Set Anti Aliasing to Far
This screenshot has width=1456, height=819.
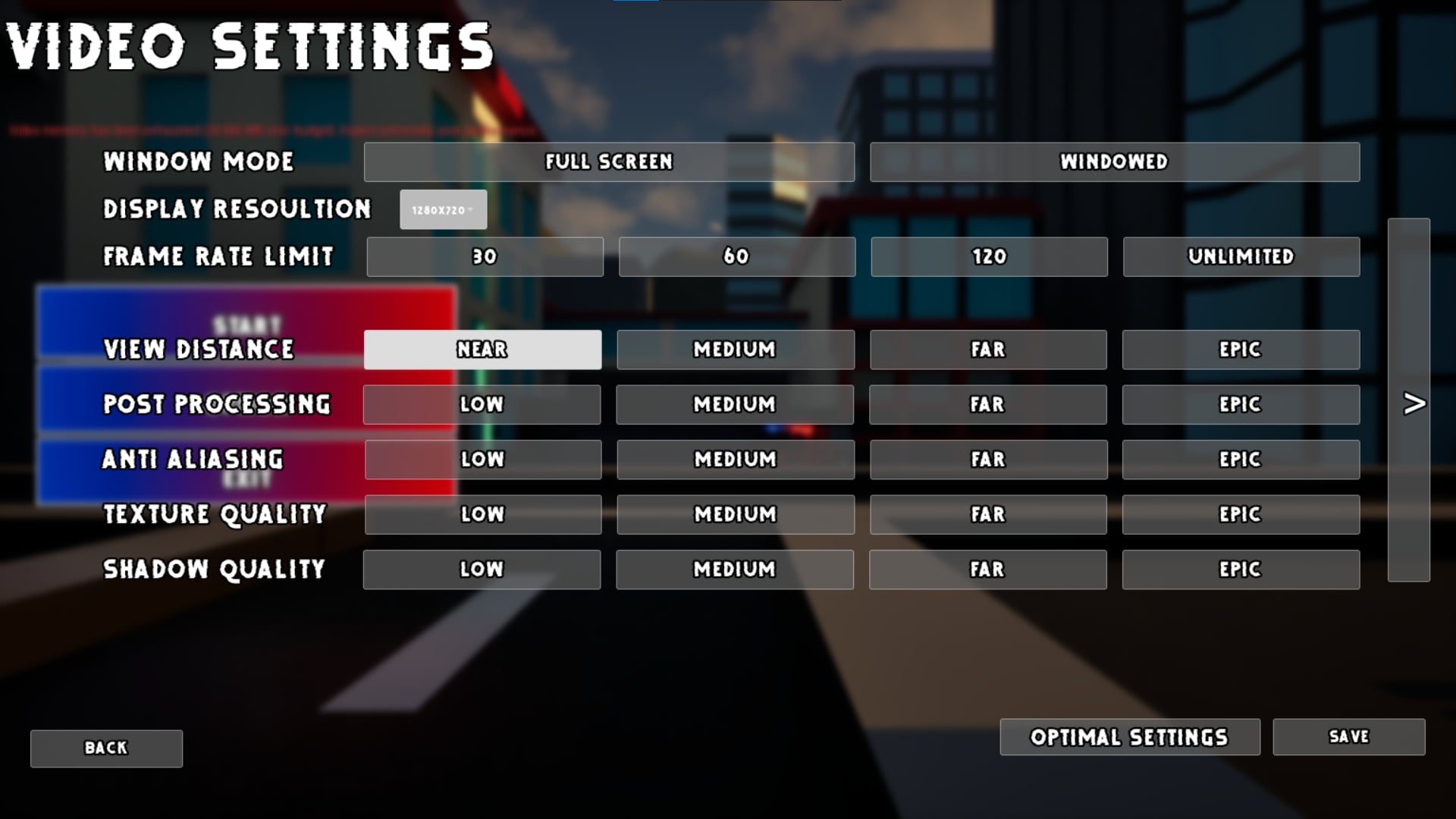(x=989, y=459)
